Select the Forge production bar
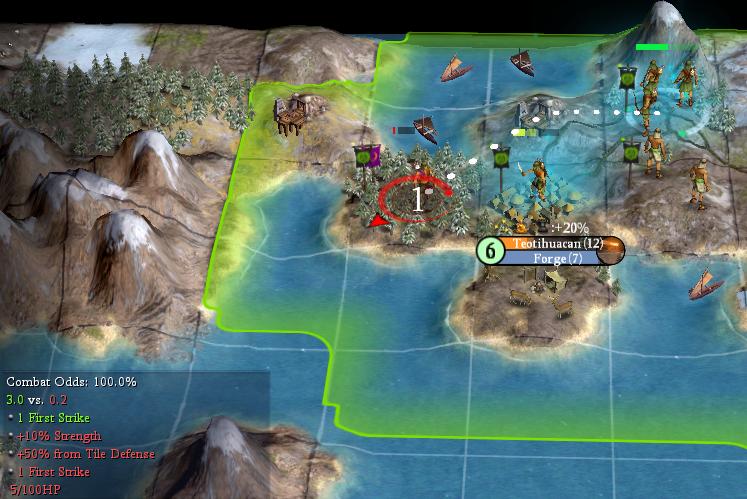The width and height of the screenshot is (747, 499). (551, 259)
